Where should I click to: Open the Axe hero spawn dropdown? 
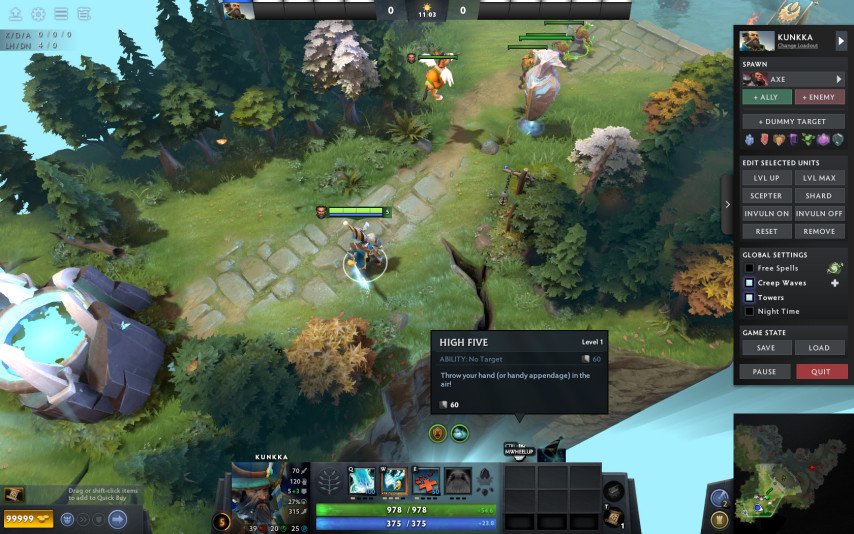click(839, 79)
